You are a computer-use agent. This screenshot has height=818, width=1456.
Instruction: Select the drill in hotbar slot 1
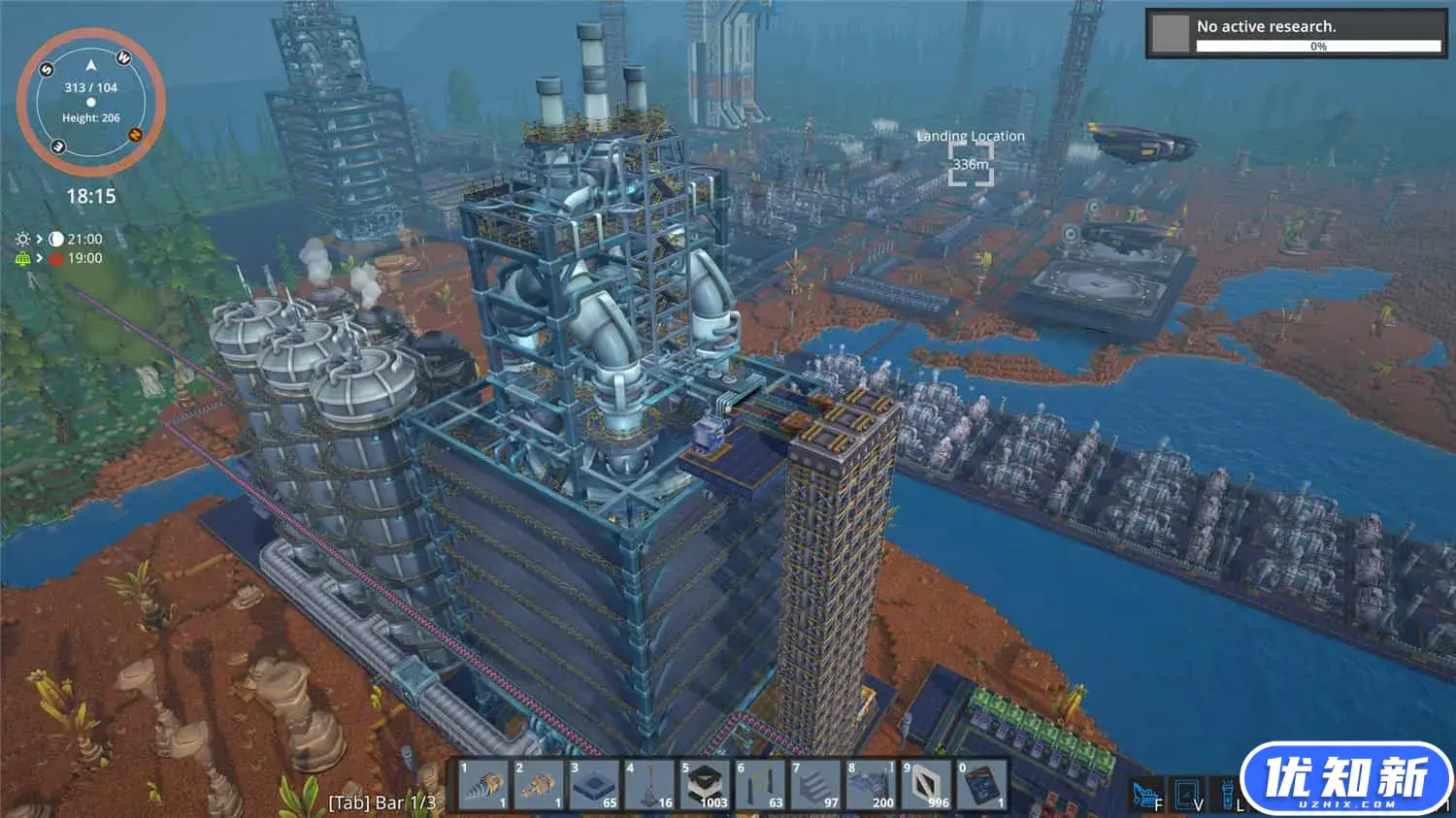(482, 784)
